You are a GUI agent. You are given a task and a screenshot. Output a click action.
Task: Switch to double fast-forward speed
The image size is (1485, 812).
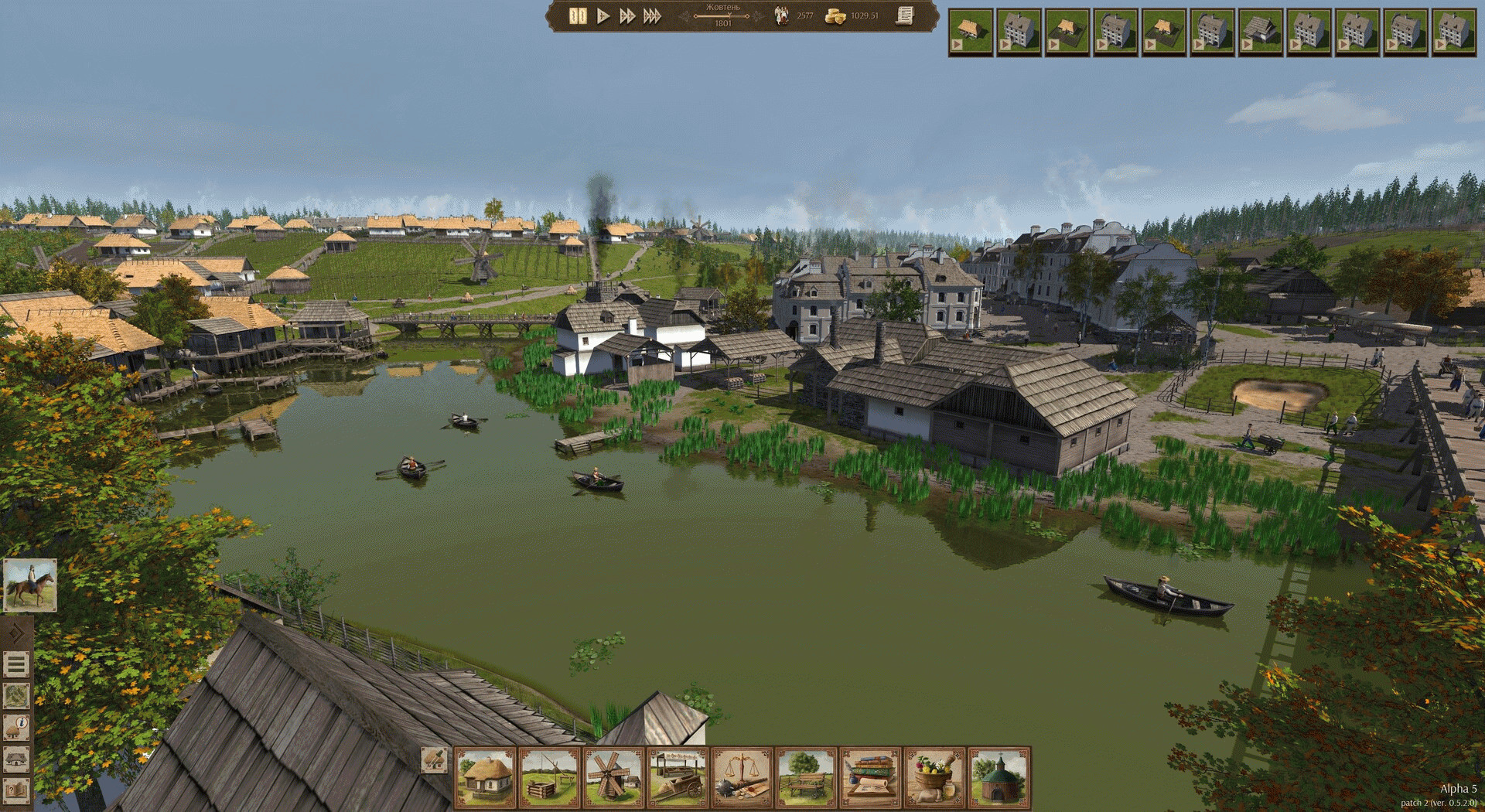[x=627, y=15]
